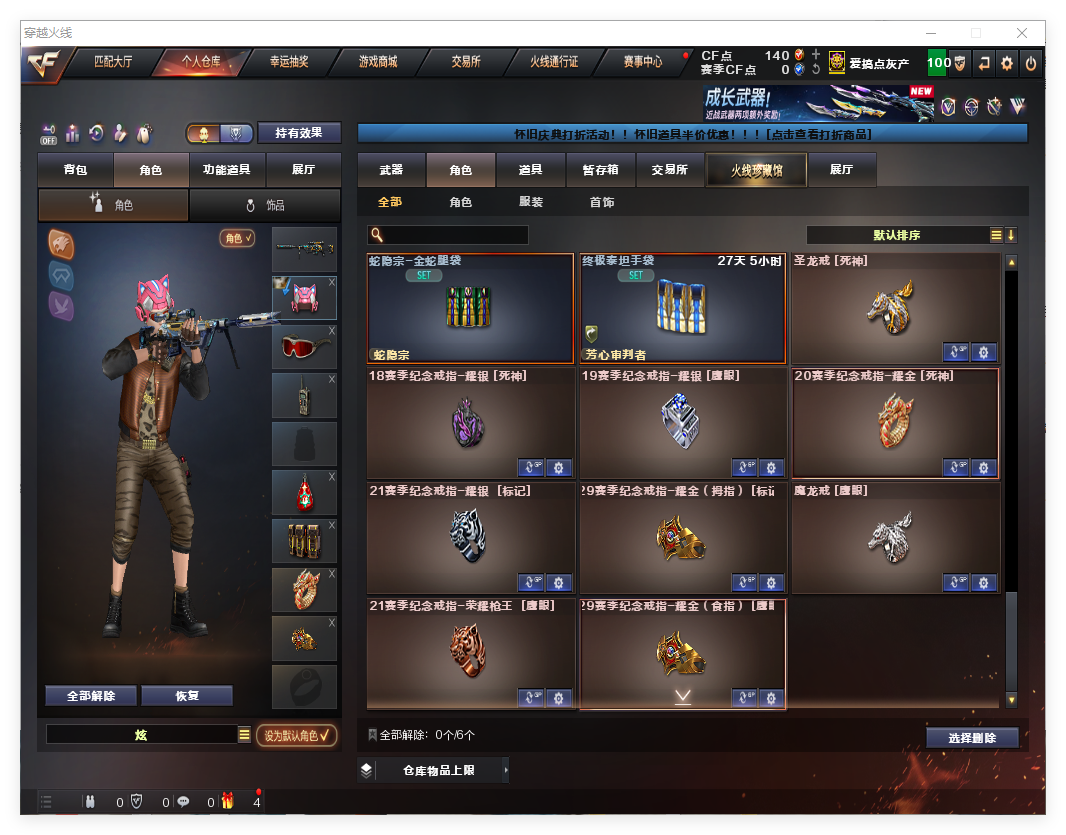Click 全部解除 to unequip everything
Screen dimensions: 1066x835
pos(90,696)
